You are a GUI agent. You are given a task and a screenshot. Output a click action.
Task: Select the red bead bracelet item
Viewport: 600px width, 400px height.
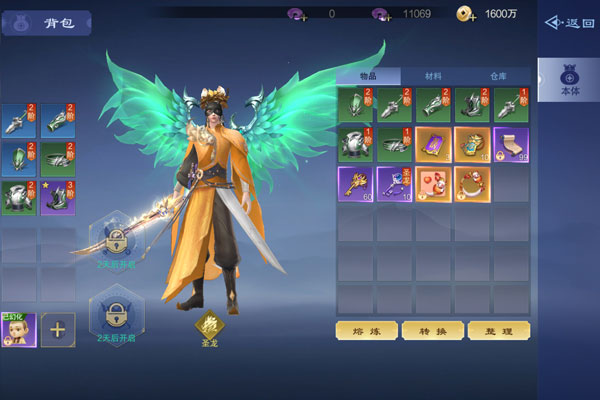472,183
